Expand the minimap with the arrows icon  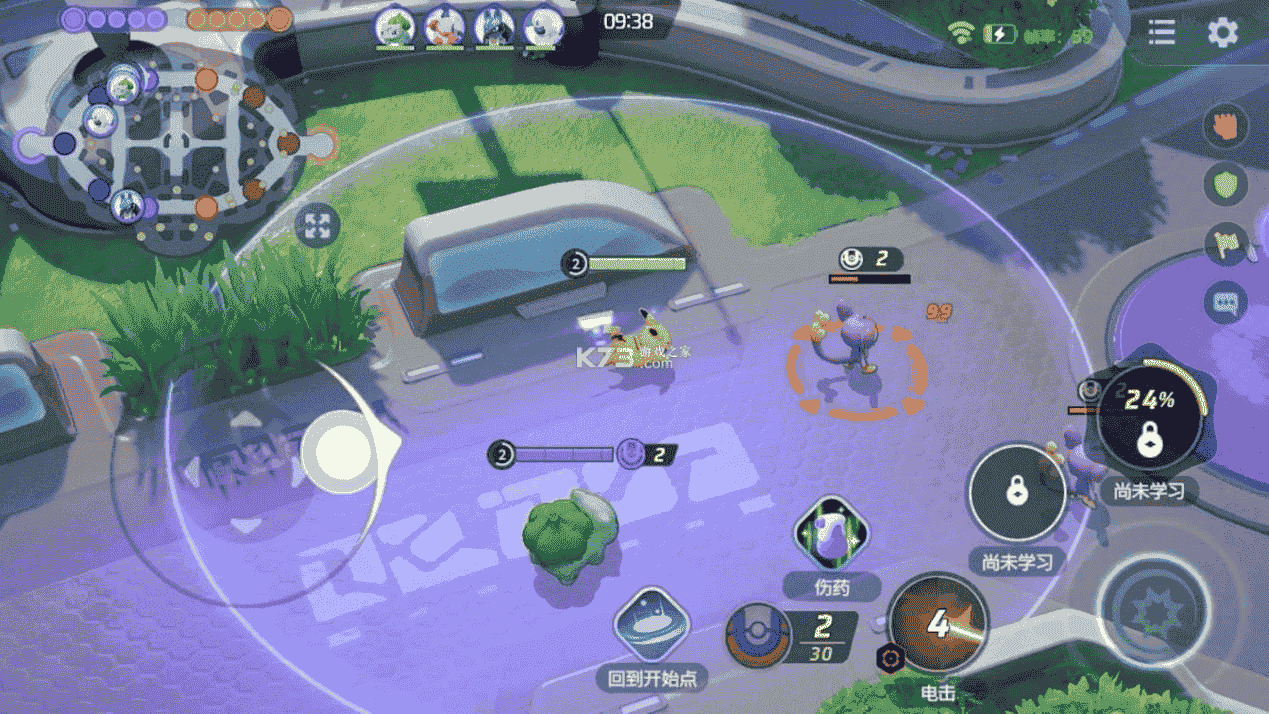tap(319, 224)
